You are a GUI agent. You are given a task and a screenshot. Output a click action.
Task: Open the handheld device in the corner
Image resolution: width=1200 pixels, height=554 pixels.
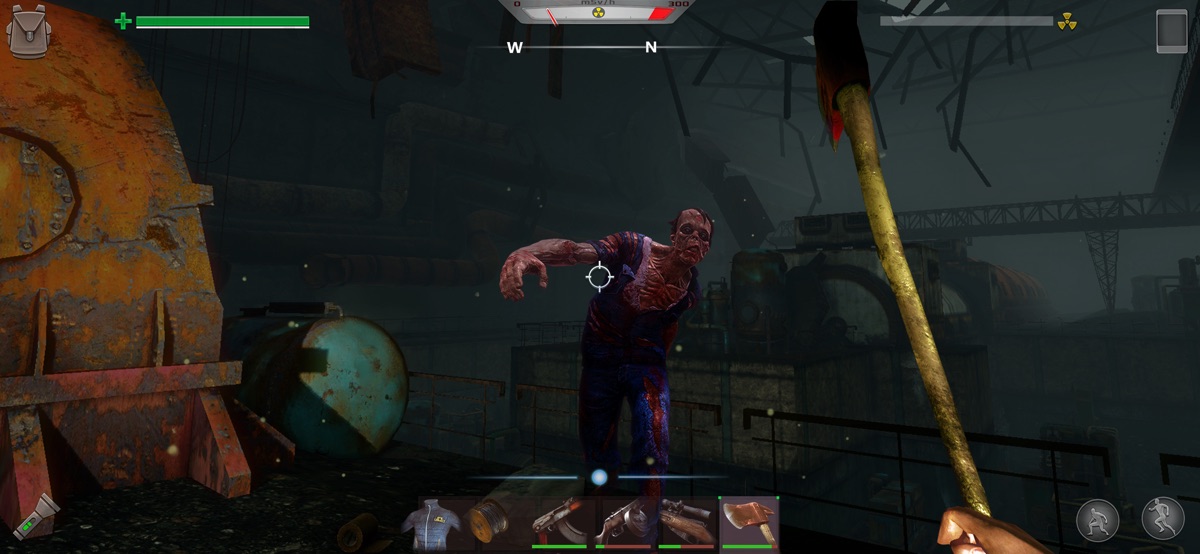coord(1171,31)
